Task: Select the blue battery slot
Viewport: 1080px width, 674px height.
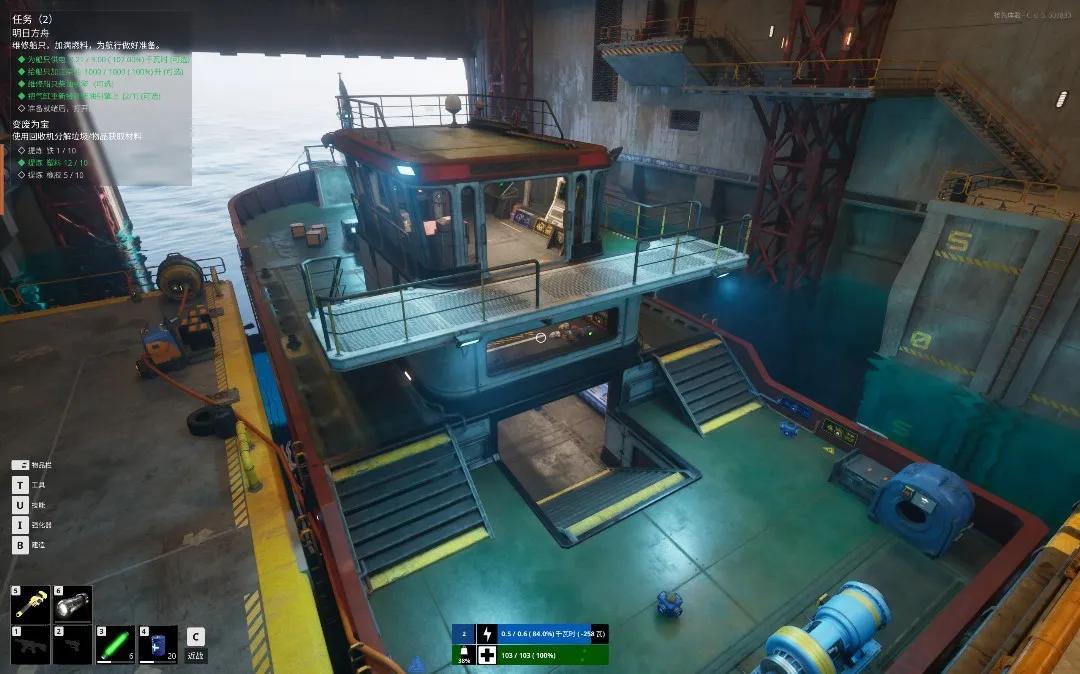Action: tap(157, 645)
